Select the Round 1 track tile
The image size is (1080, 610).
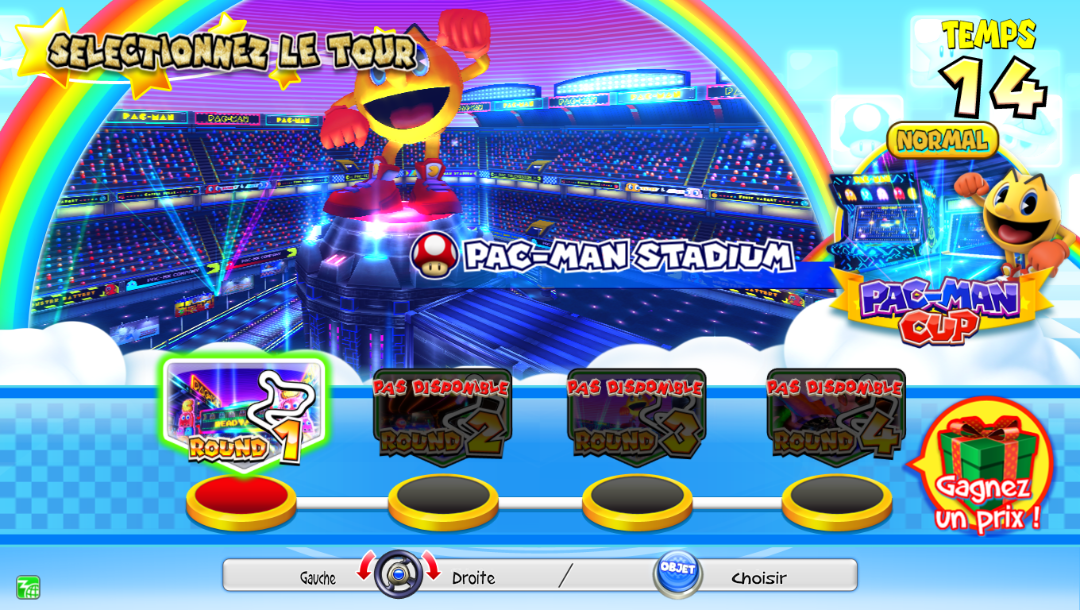pyautogui.click(x=241, y=413)
